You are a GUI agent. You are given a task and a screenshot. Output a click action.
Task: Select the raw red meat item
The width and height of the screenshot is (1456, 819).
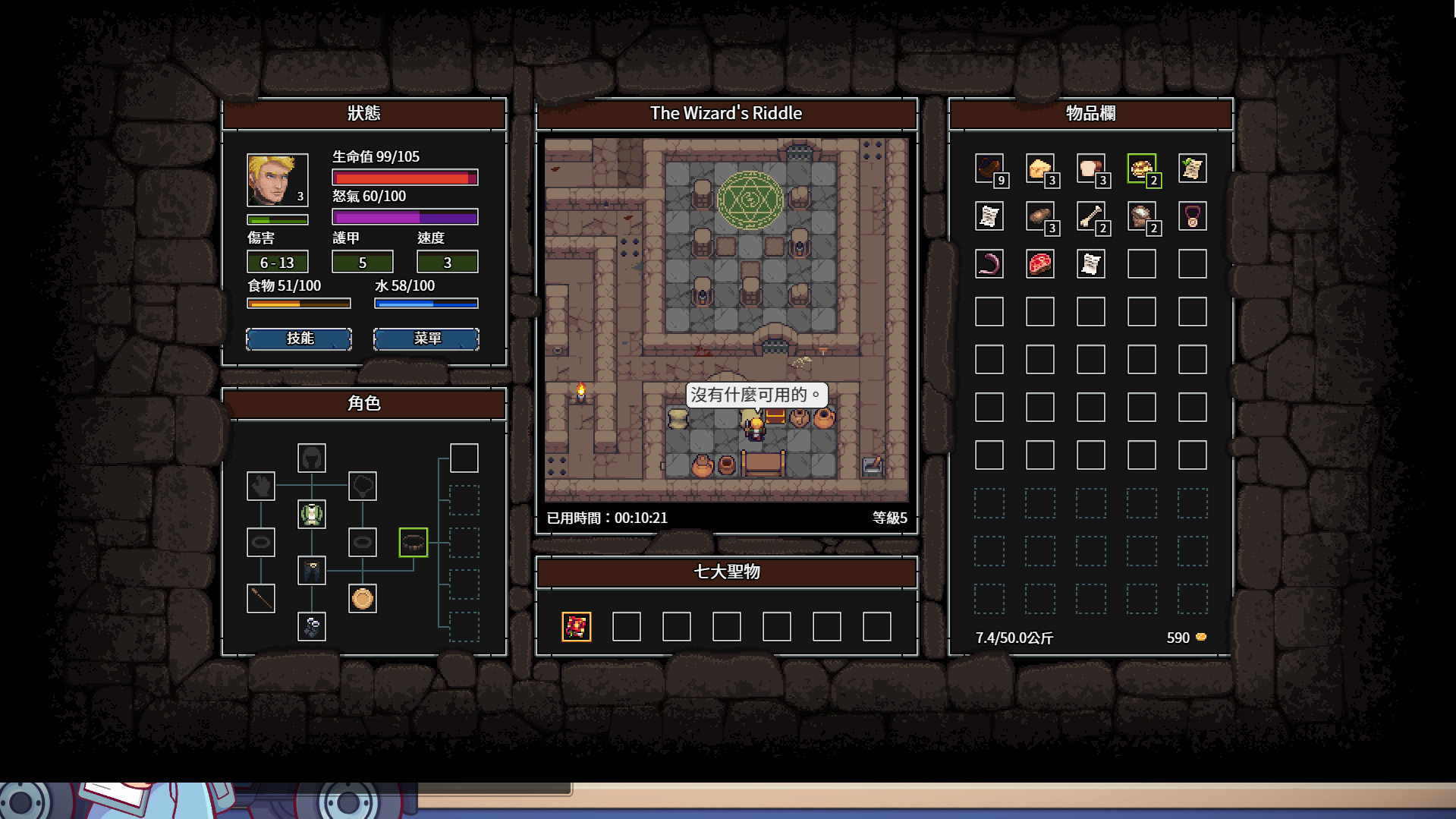(1039, 264)
